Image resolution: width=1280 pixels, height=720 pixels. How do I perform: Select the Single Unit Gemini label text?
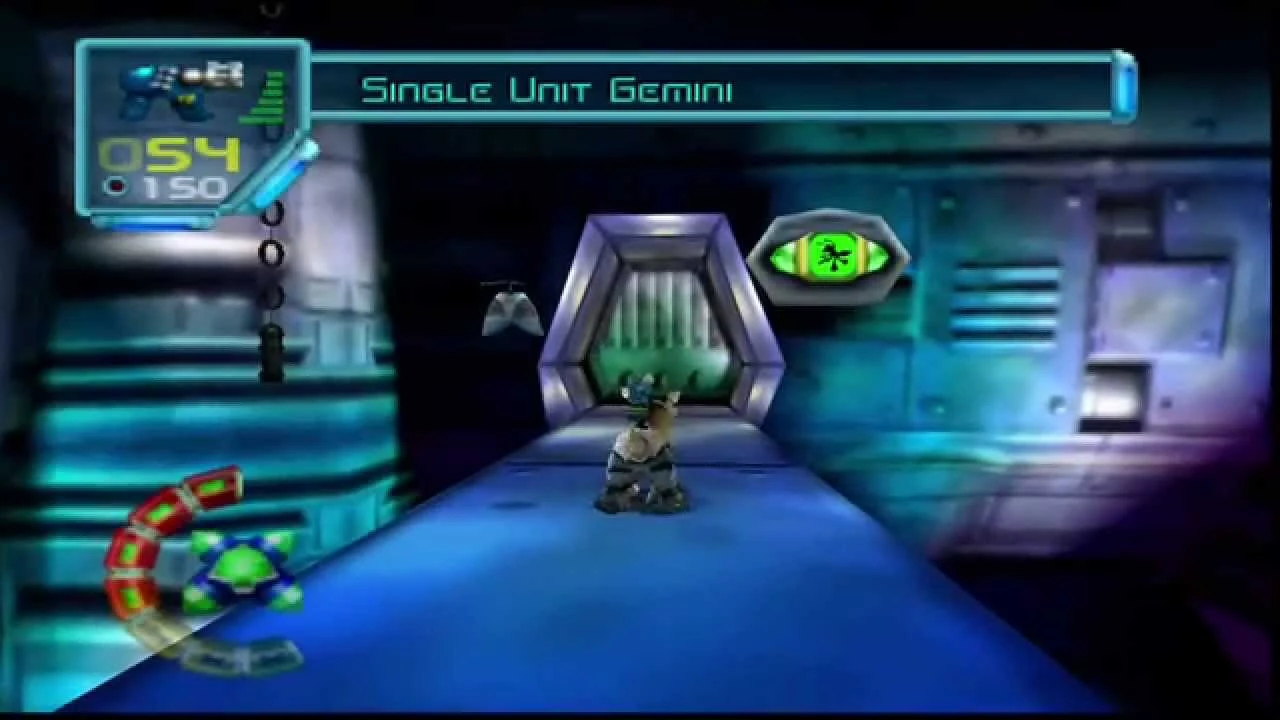(550, 90)
